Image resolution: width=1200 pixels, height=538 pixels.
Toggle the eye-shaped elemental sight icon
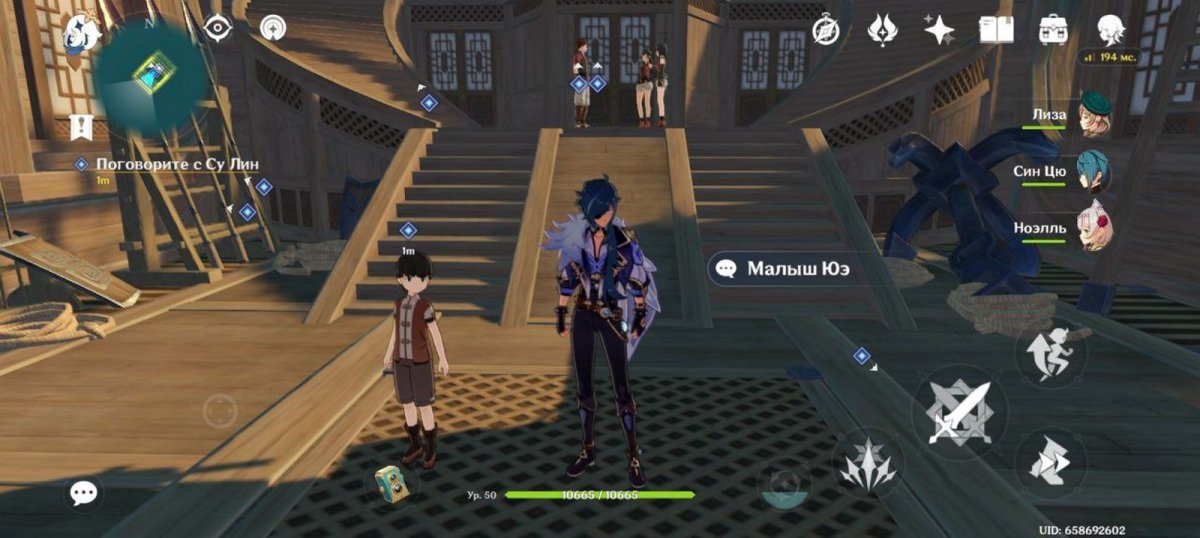pos(217,28)
